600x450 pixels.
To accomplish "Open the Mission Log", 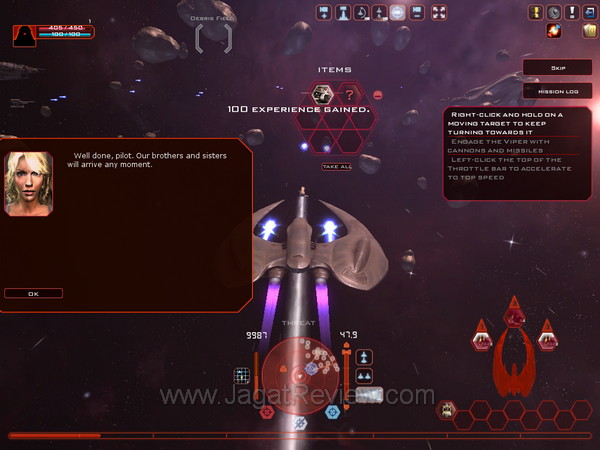I will pyautogui.click(x=558, y=90).
